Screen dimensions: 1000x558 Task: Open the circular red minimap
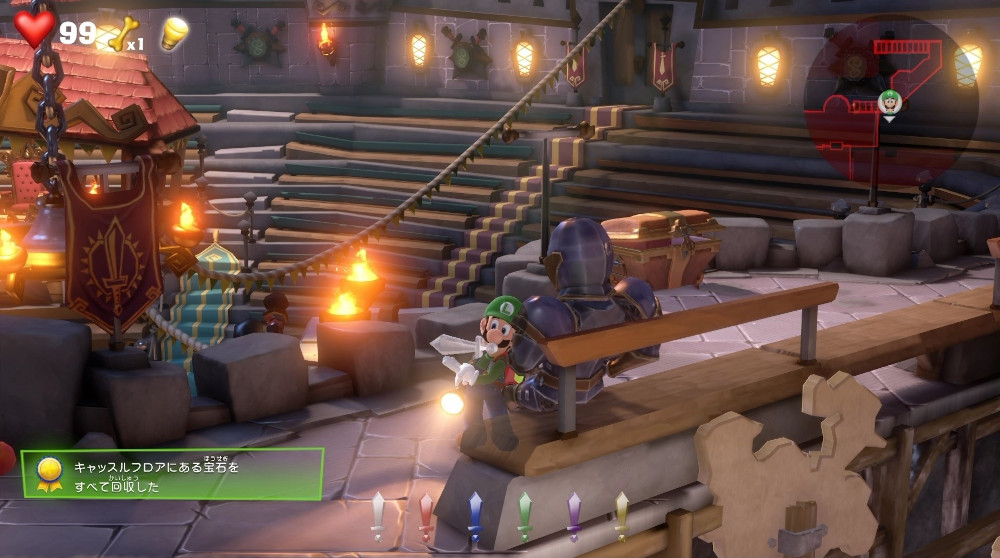tap(890, 100)
